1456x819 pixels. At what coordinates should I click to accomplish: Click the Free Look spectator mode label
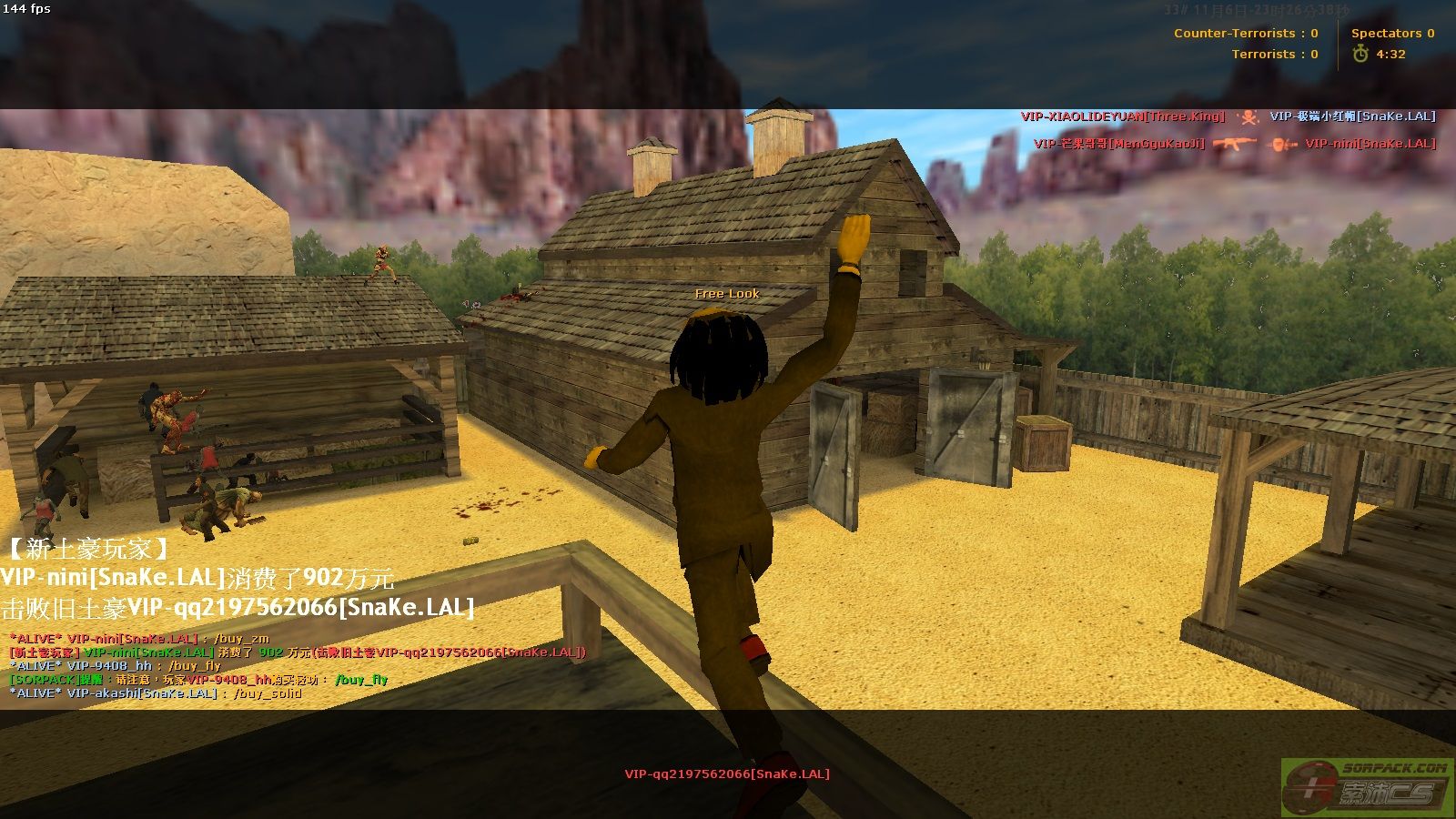point(726,294)
